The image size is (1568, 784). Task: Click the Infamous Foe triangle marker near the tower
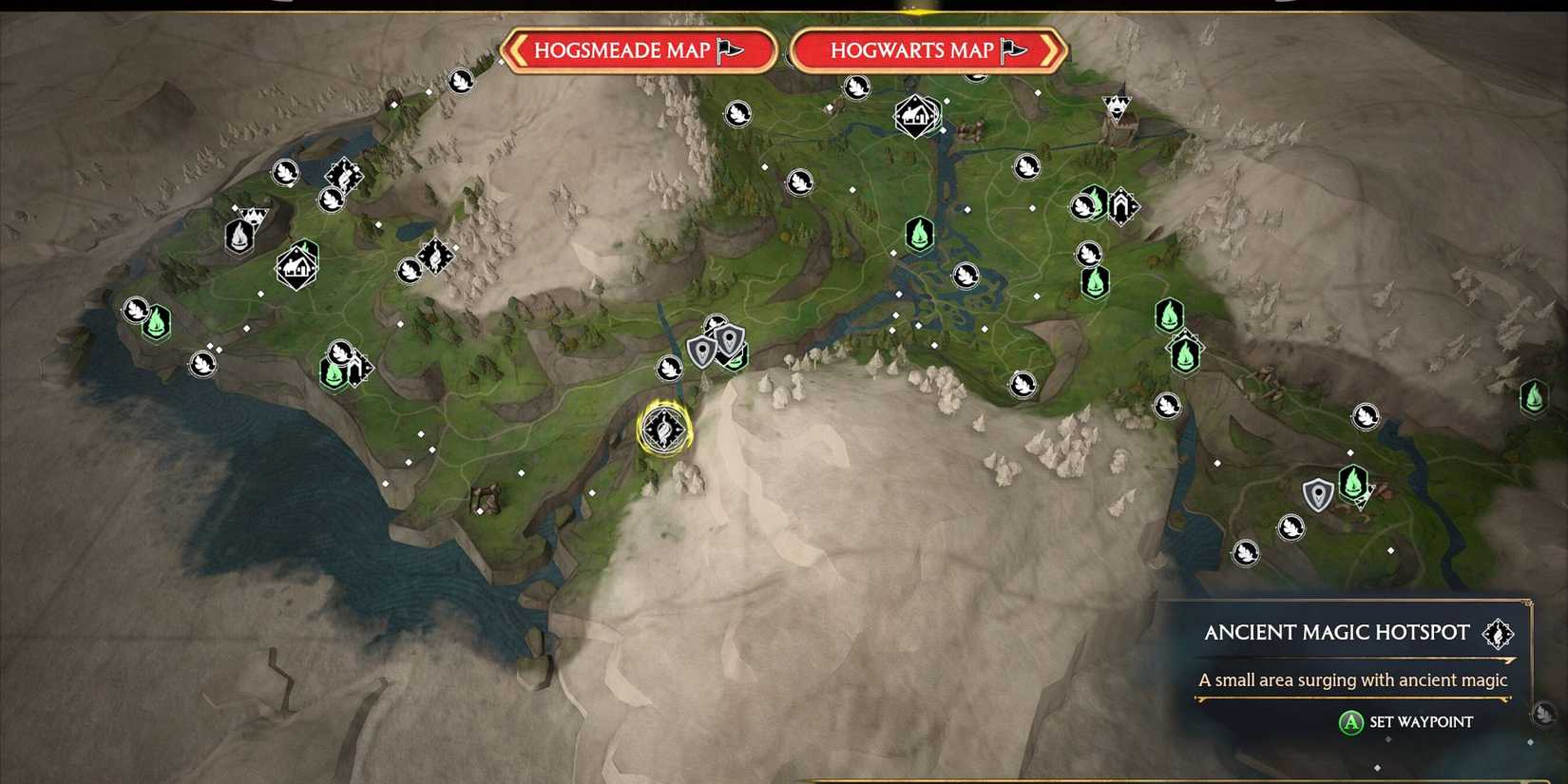[1117, 103]
